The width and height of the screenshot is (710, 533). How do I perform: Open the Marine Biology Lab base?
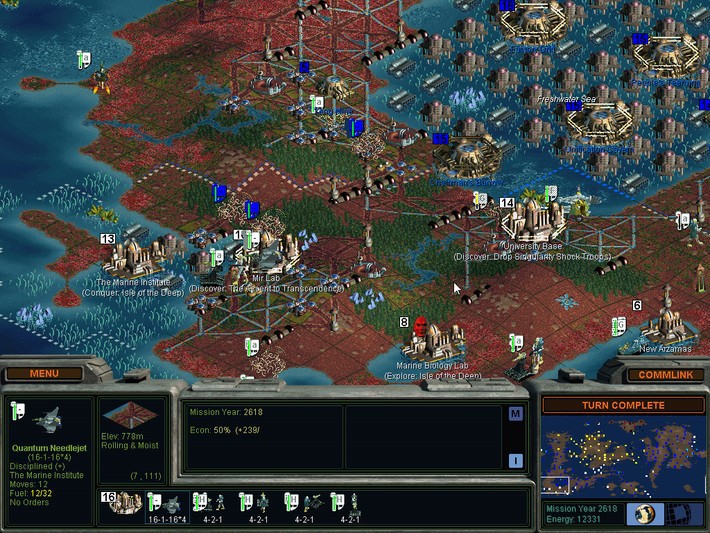point(433,343)
